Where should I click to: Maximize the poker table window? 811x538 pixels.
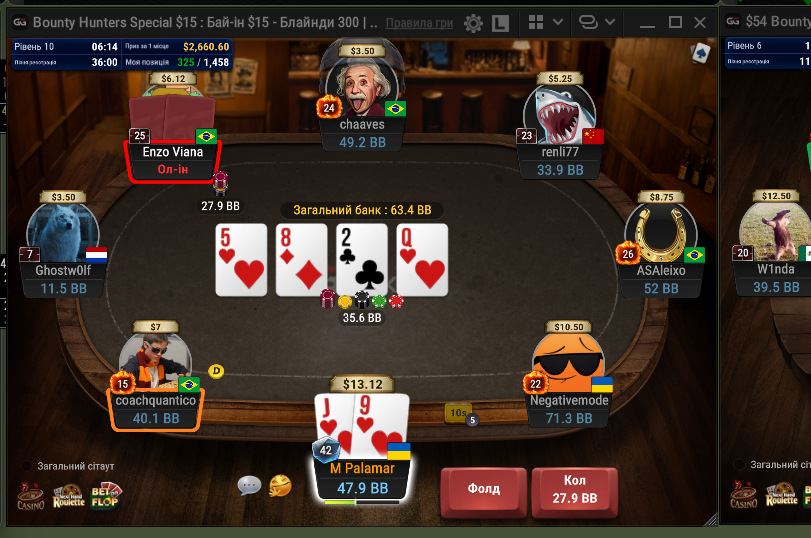pos(675,22)
